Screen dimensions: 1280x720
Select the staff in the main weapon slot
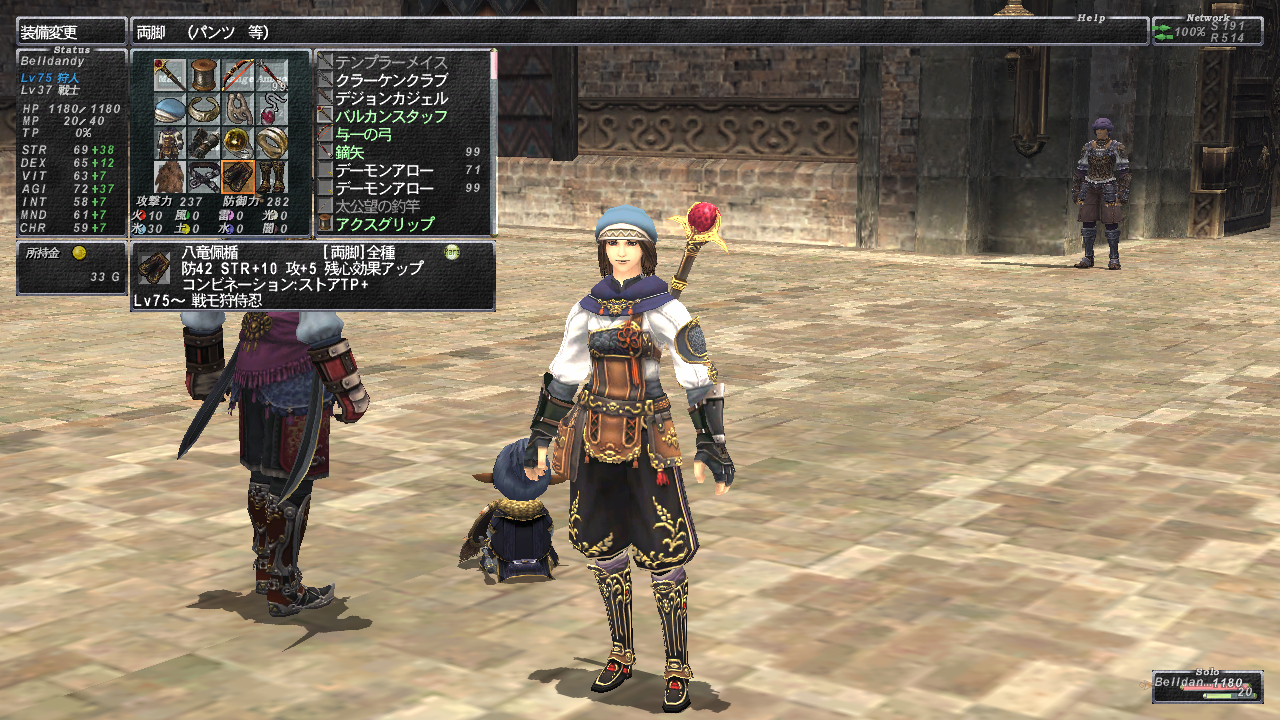click(170, 75)
